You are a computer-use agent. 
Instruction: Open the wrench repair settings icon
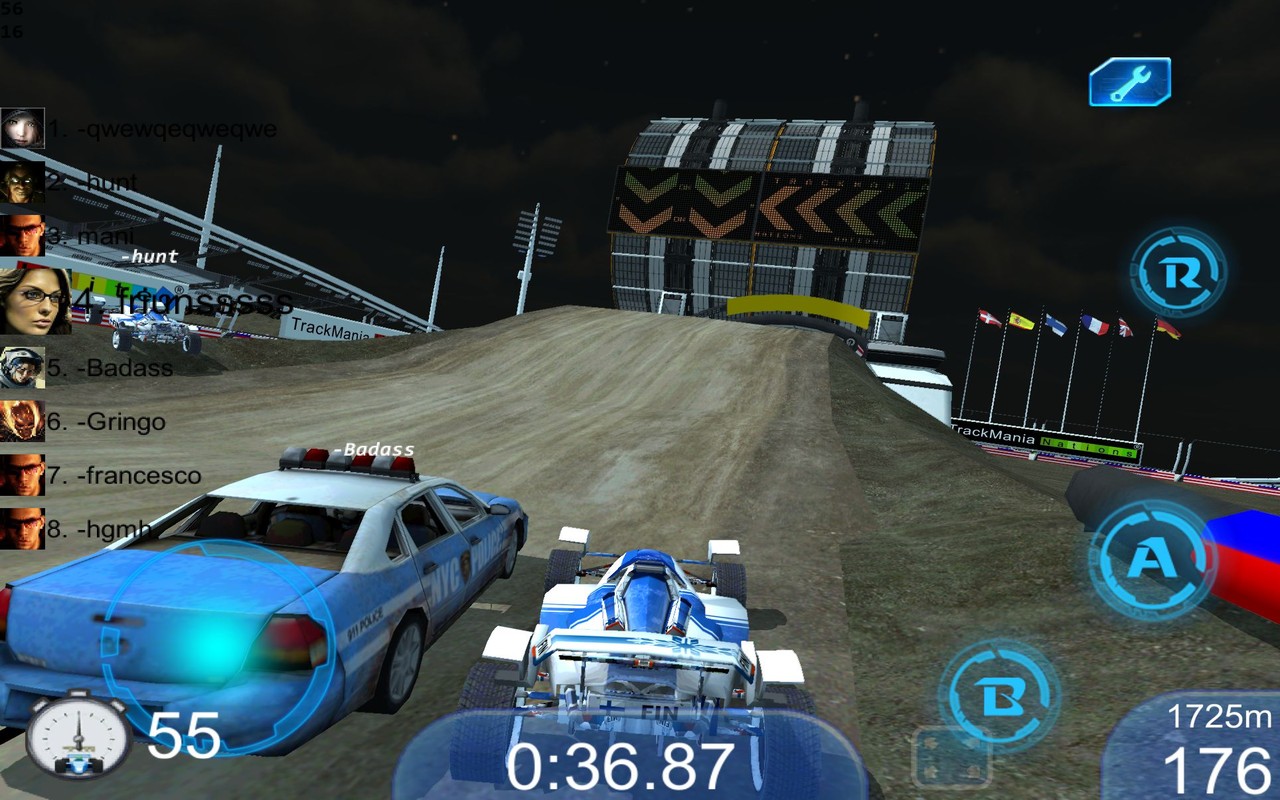pyautogui.click(x=1129, y=84)
